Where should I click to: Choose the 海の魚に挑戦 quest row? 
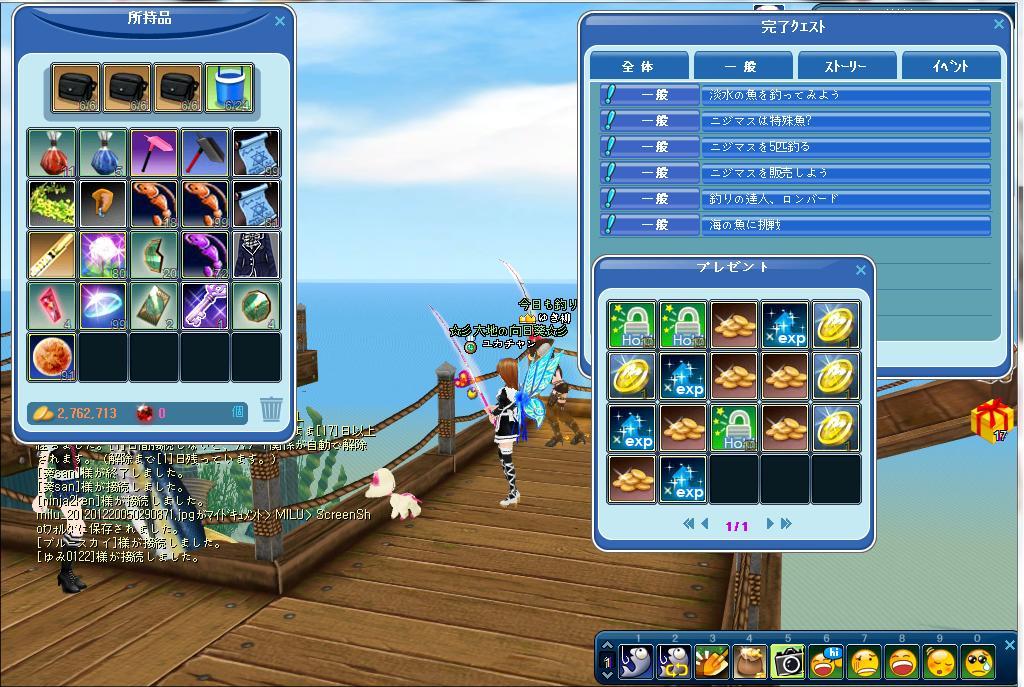click(x=845, y=225)
